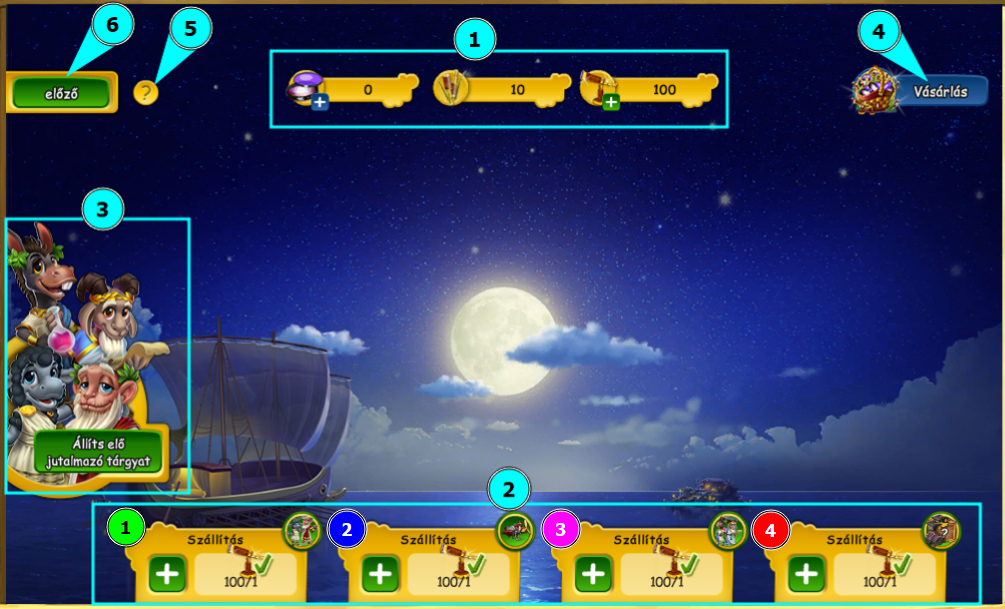
Task: Add telescopes using the top green plus
Action: tap(610, 101)
